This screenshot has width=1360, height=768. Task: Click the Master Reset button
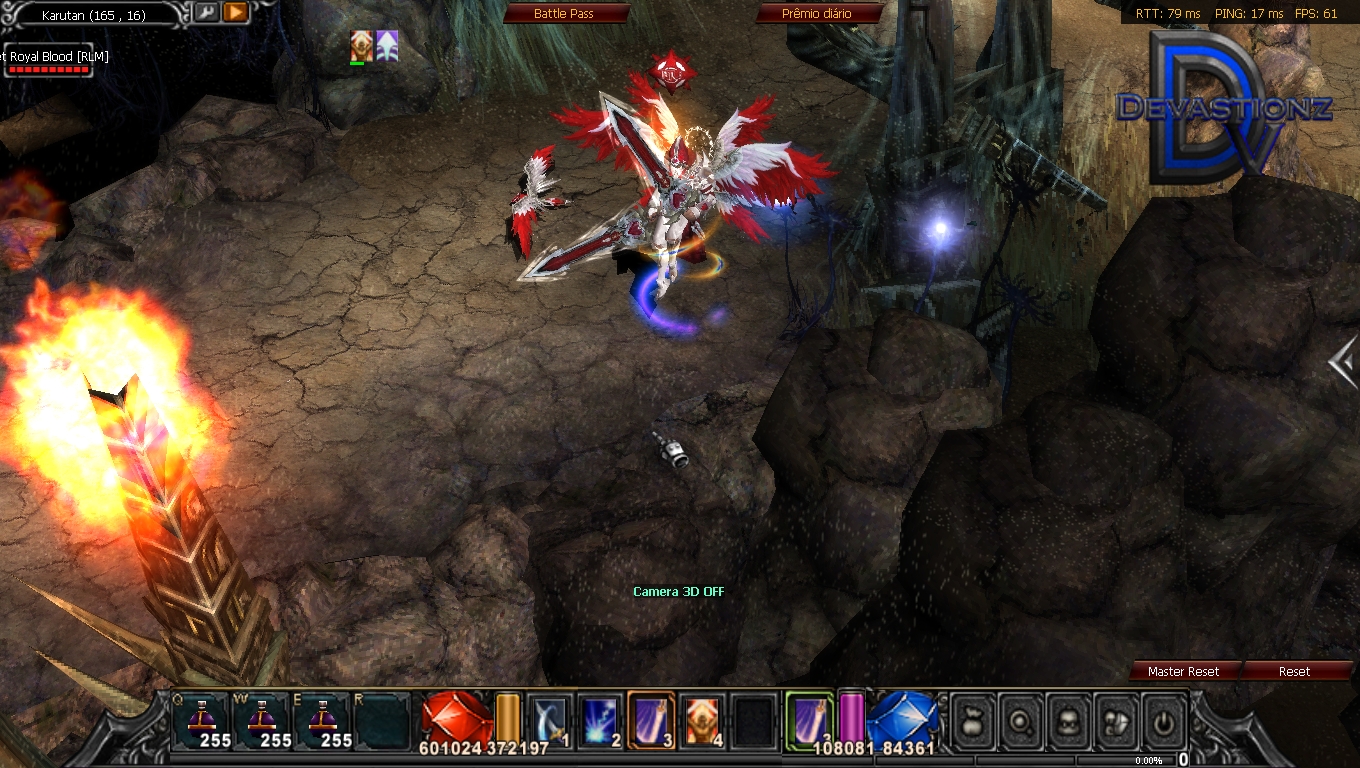pos(1183,671)
